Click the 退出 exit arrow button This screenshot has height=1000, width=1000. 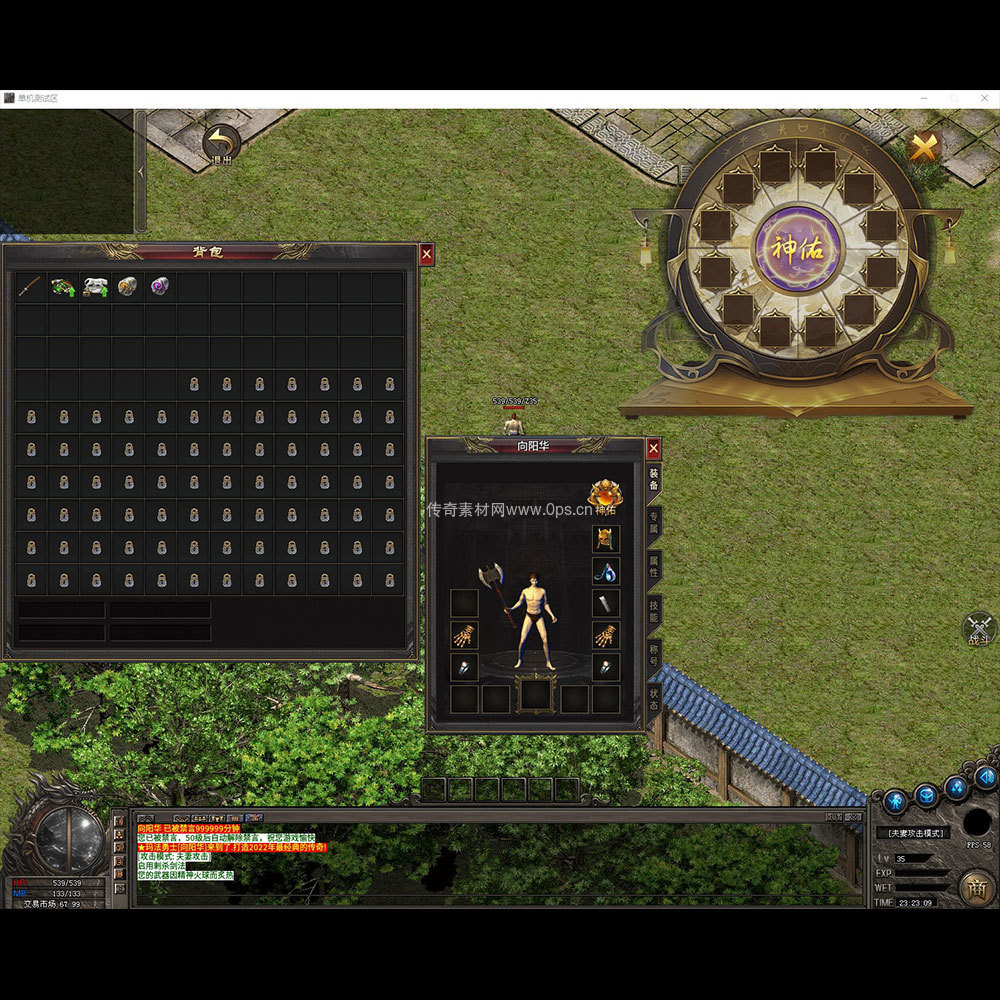coord(221,143)
